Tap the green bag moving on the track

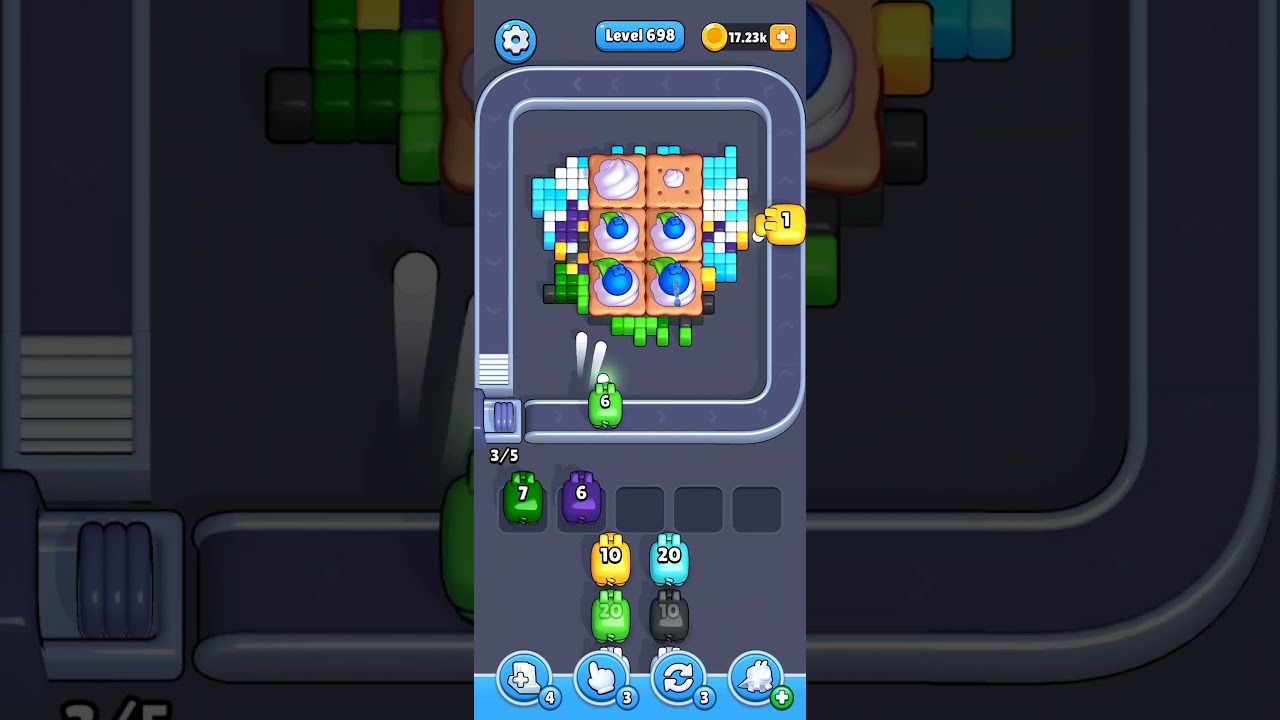(604, 402)
